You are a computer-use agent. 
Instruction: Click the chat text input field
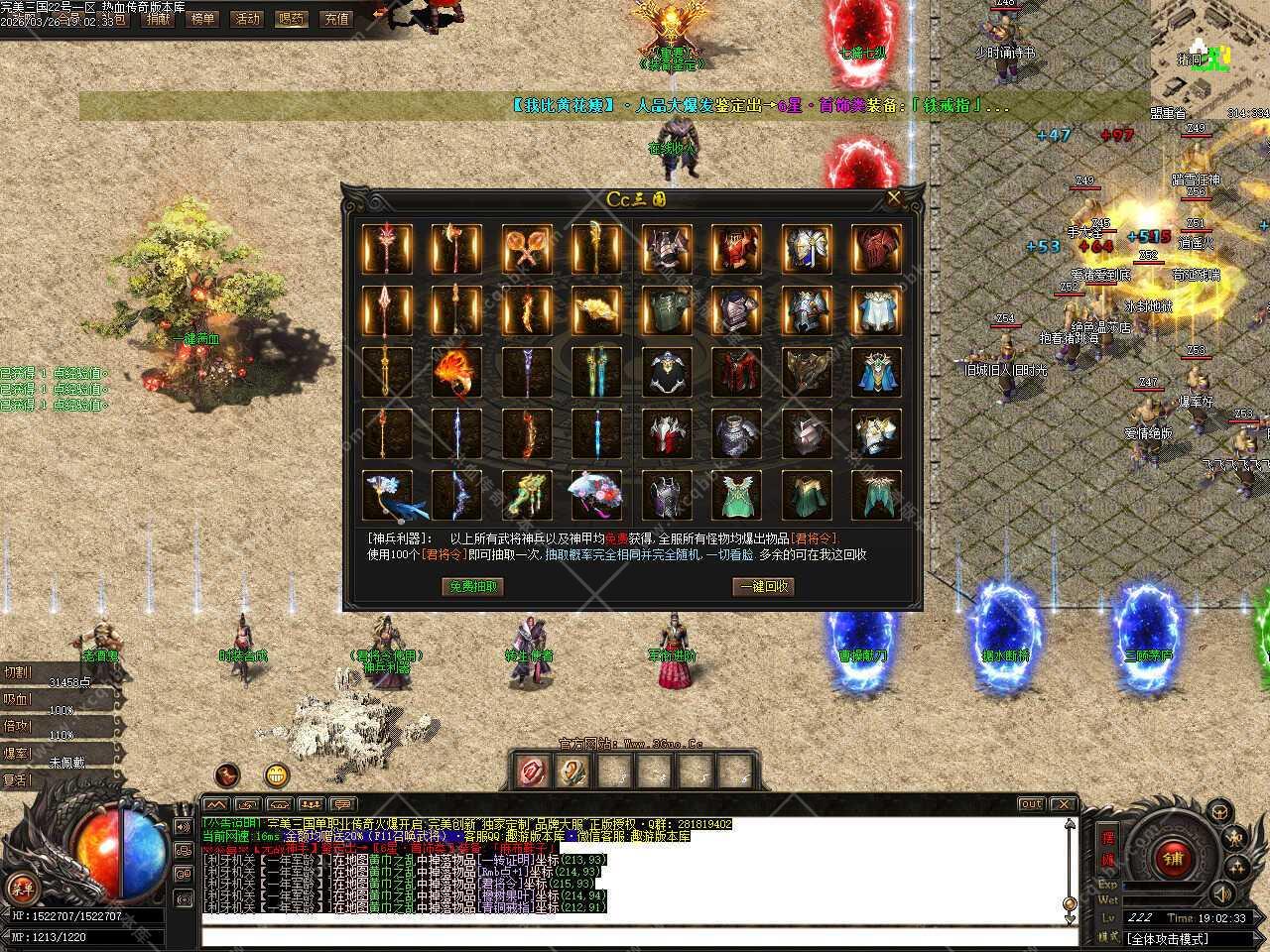[635, 937]
